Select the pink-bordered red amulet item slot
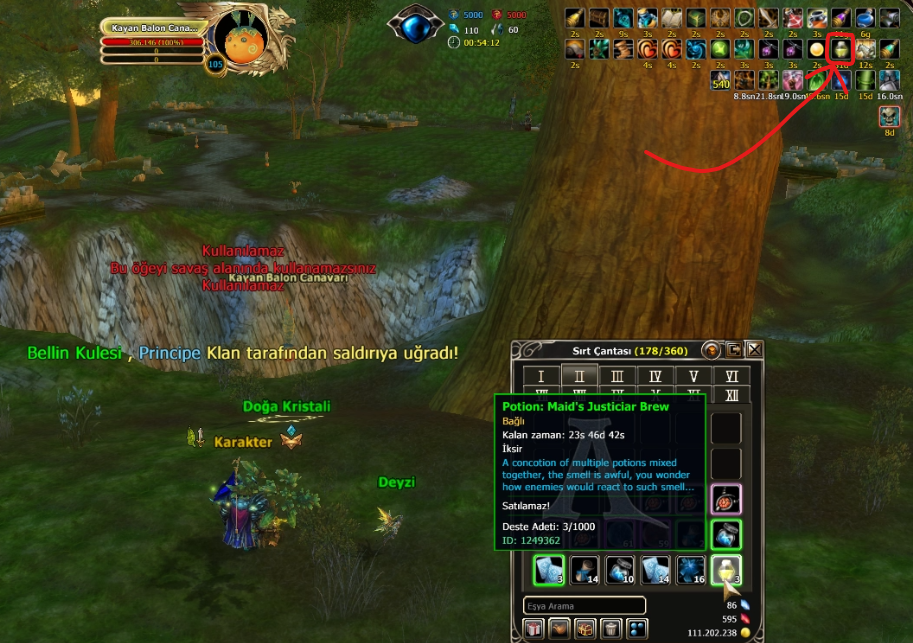The width and height of the screenshot is (913, 643). [x=726, y=498]
